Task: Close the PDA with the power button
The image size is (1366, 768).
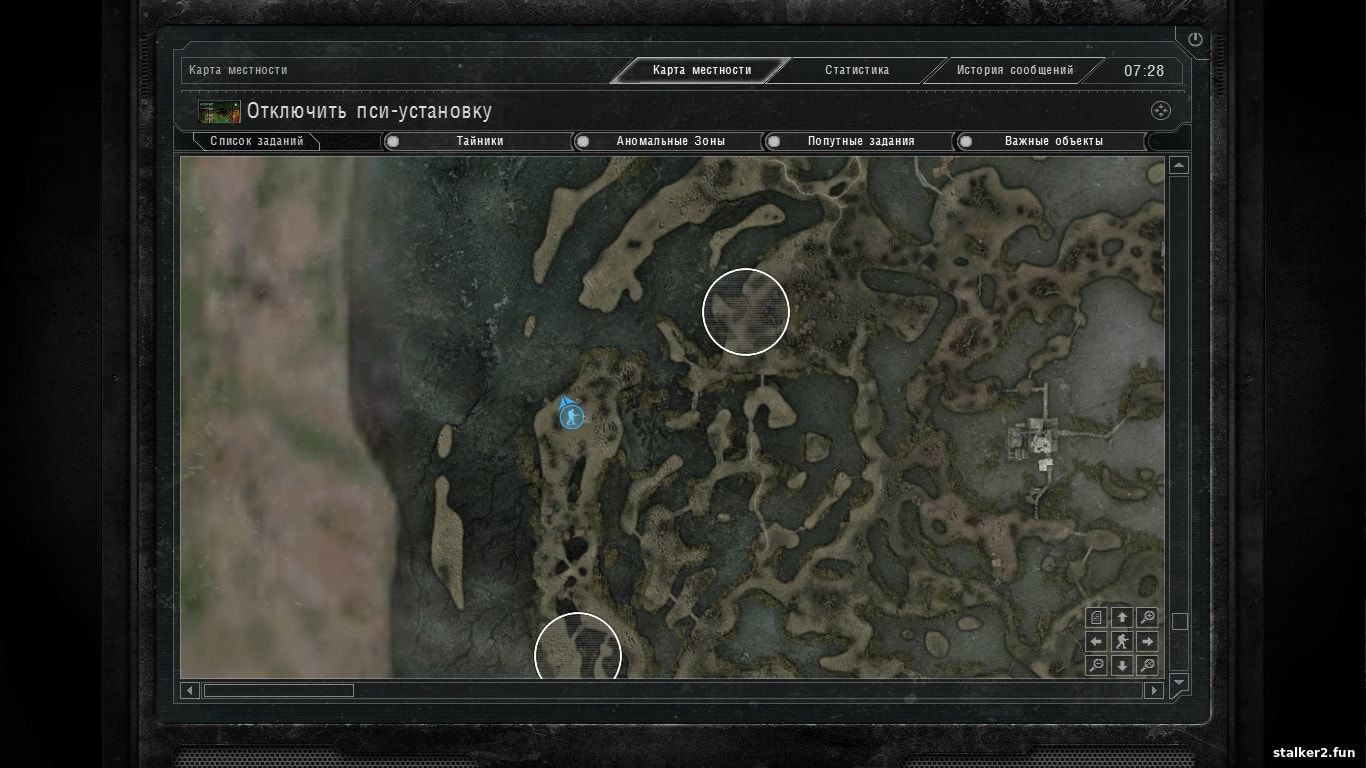Action: (x=1194, y=40)
